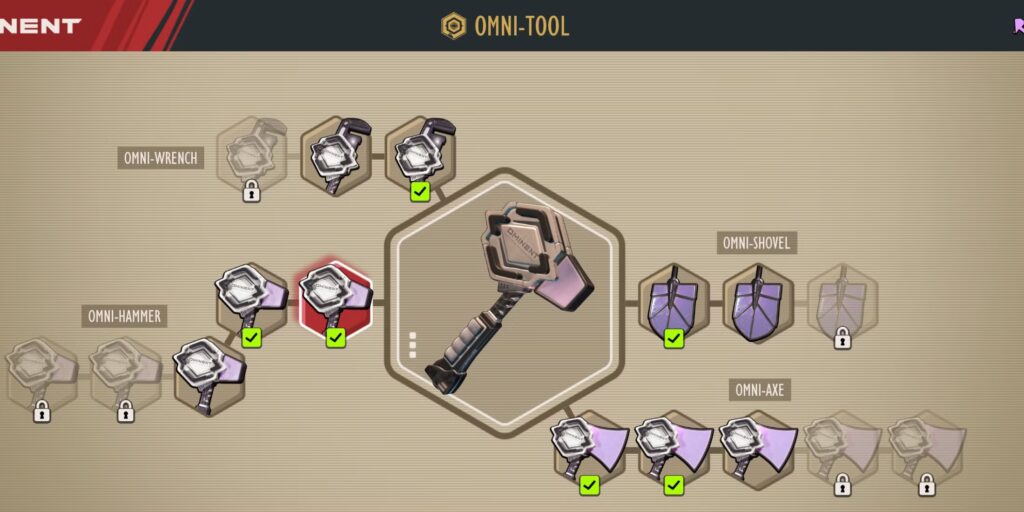Choose the locked Omni-Wrench upgrade node
This screenshot has height=512, width=1024.
coord(252,157)
